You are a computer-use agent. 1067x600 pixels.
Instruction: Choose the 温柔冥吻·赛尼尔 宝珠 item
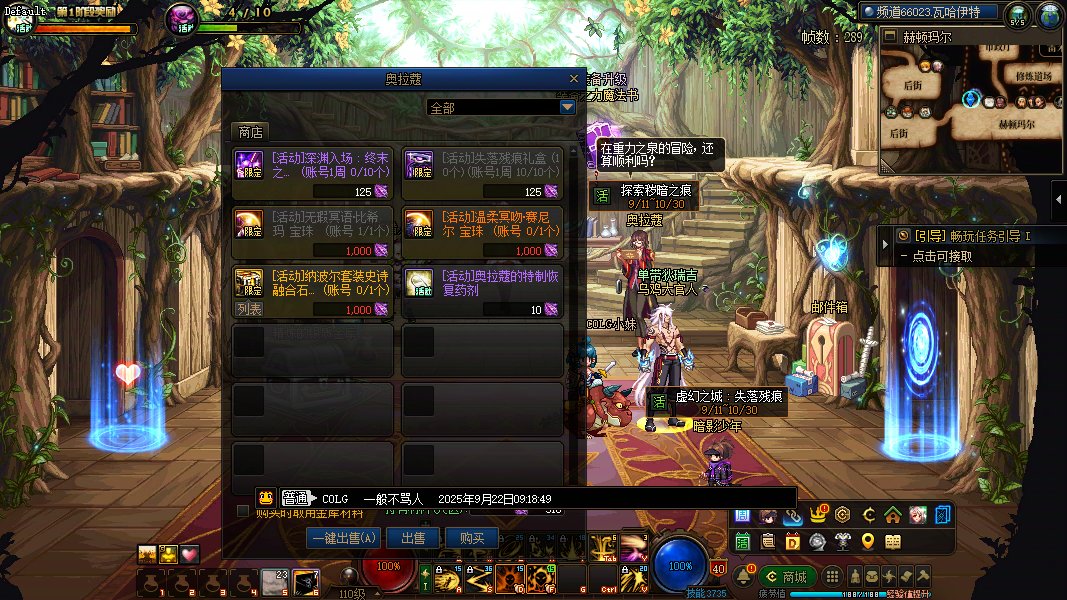tap(482, 232)
